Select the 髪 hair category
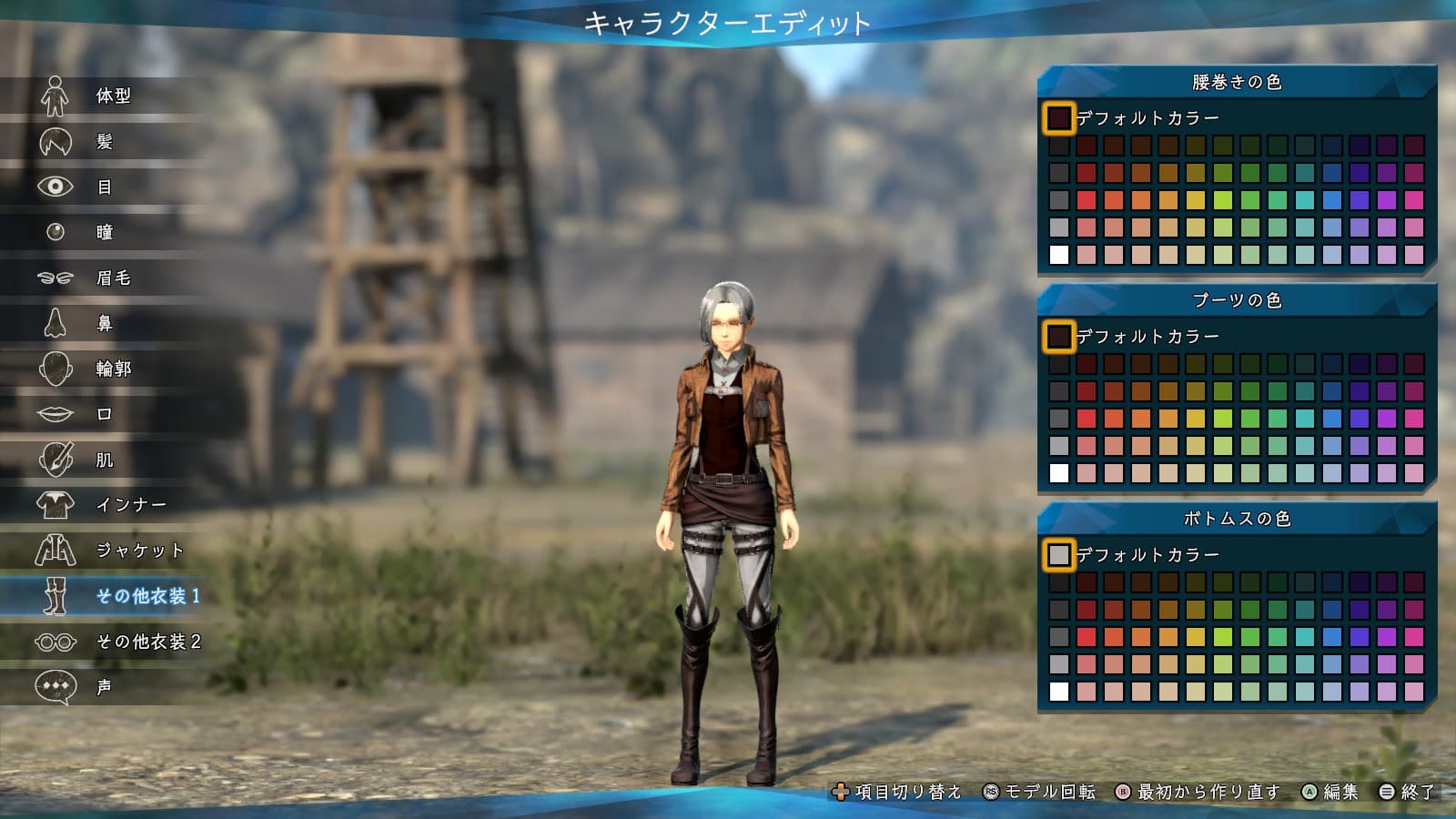 103,141
